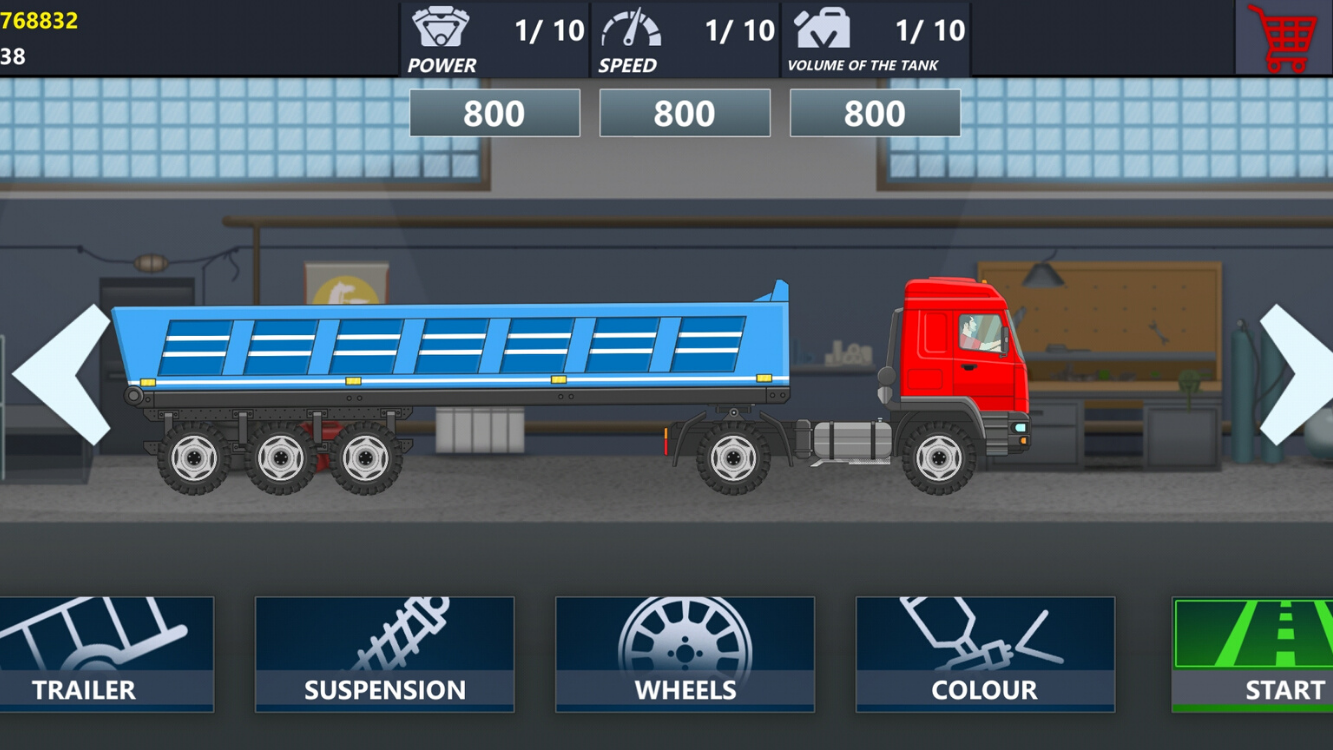Upgrade Volume of the Tank for 800

[x=874, y=113]
